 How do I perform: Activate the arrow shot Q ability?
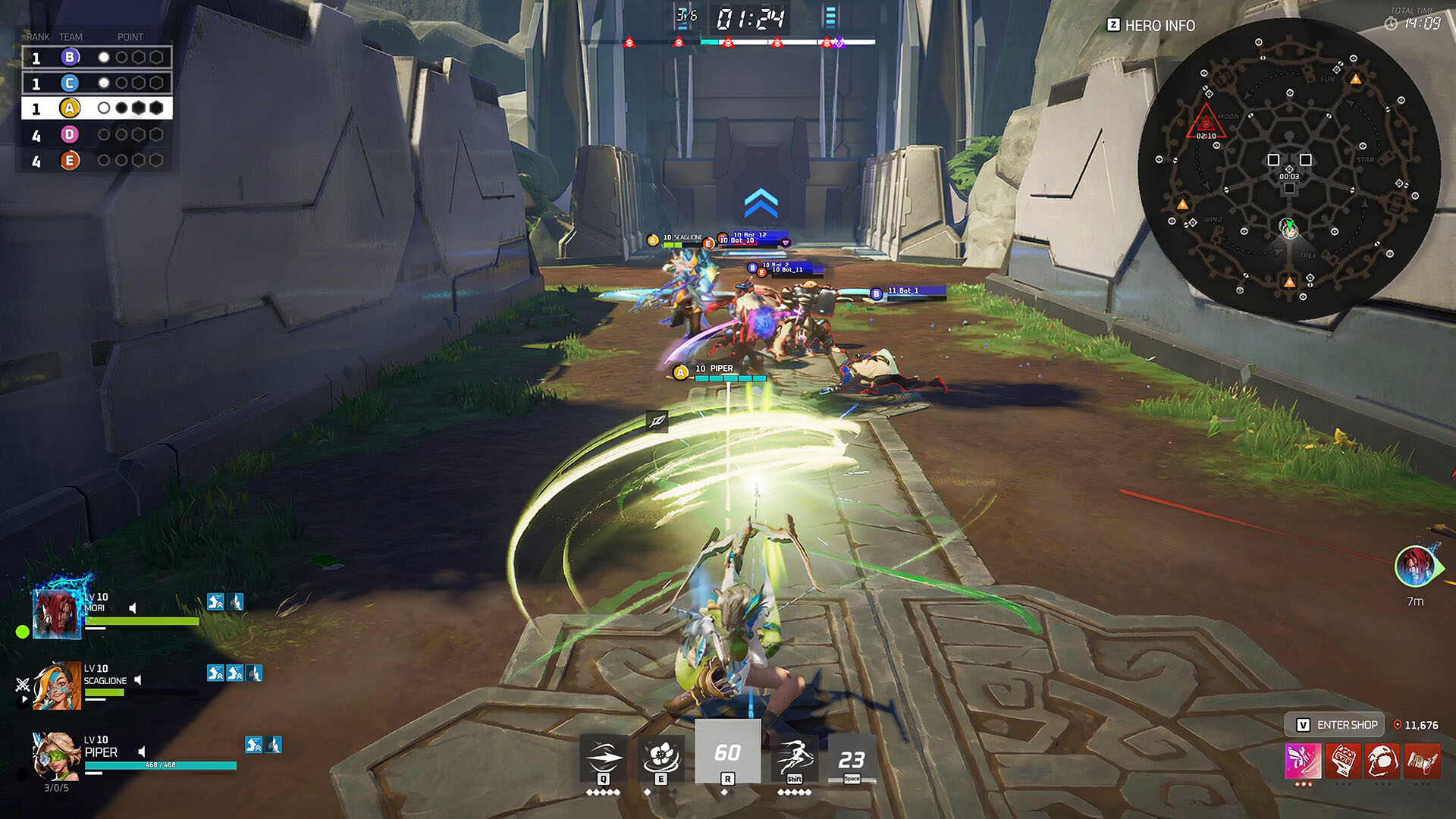click(x=604, y=758)
